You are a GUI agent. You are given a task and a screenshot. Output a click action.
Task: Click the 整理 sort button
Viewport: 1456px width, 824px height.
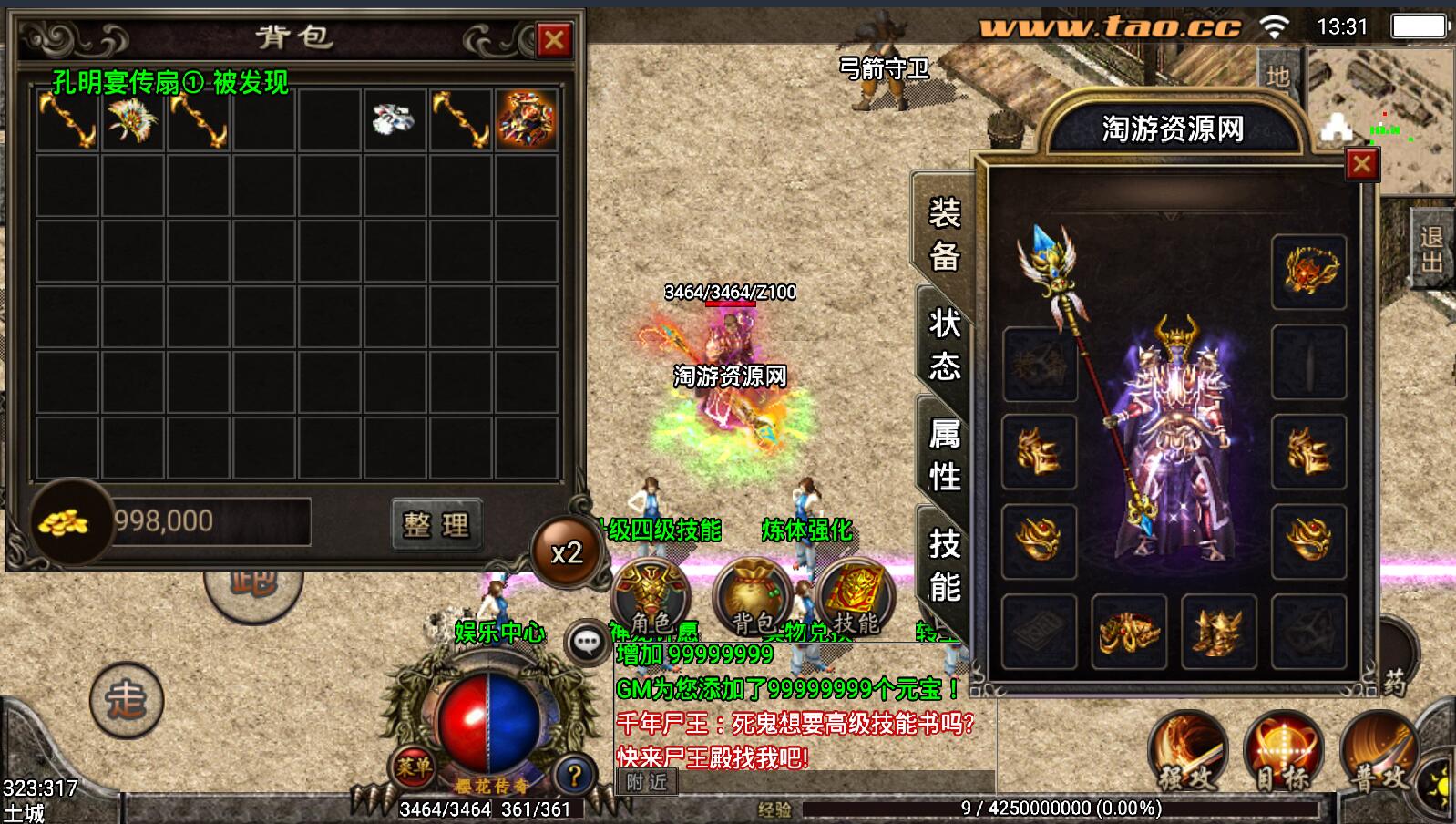coord(436,524)
